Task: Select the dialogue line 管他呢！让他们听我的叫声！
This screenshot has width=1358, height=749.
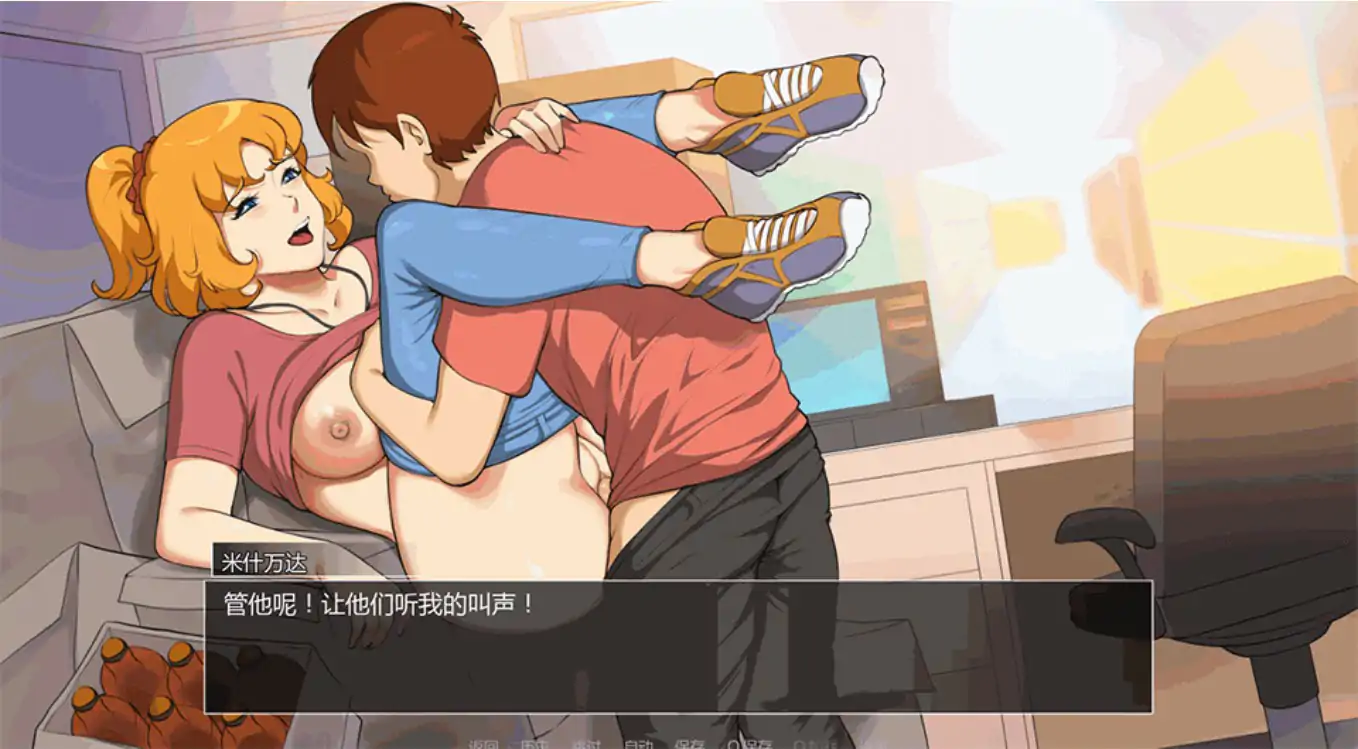Action: click(380, 601)
